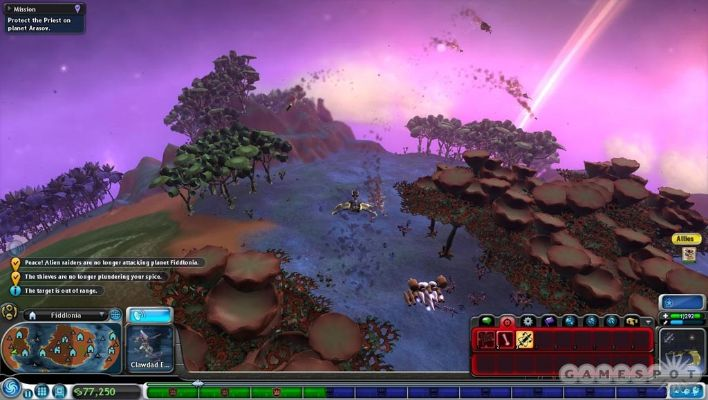
Task: Click the planet minimap
Action: click(x=60, y=348)
